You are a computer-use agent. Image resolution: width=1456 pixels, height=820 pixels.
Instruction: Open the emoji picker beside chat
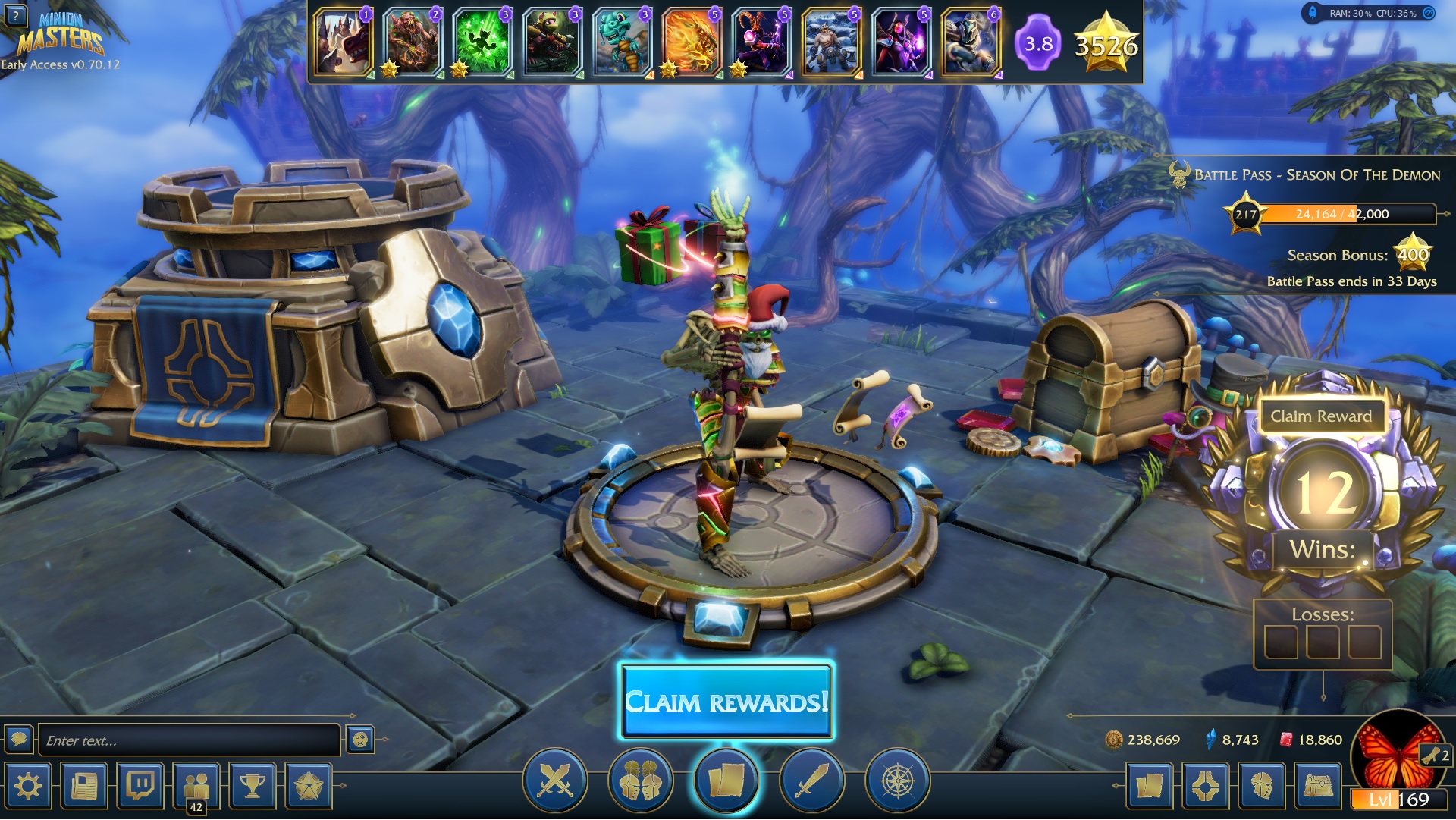click(360, 740)
